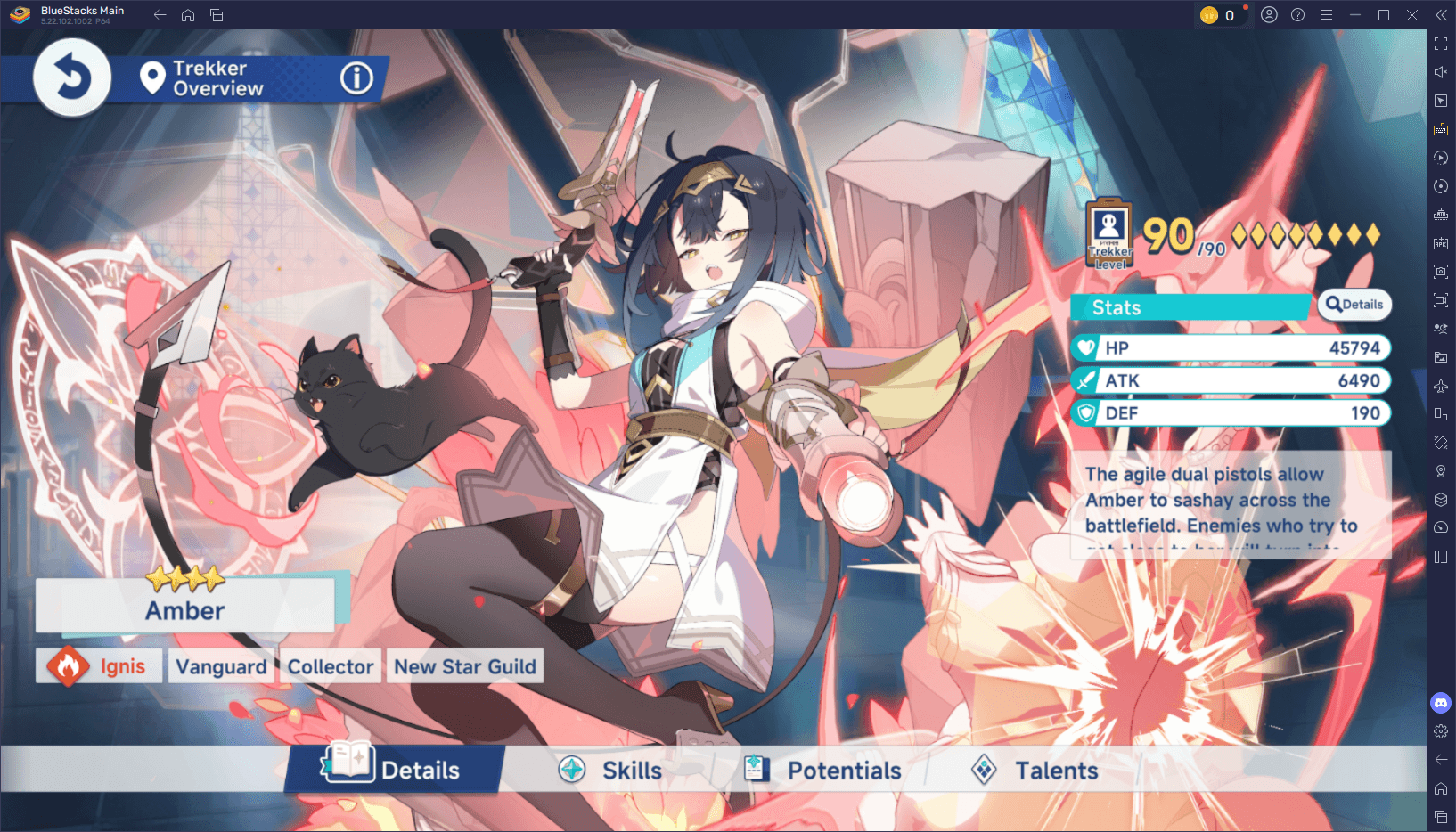Open the hamburger menu in the title bar
The height and width of the screenshot is (832, 1456).
pyautogui.click(x=1327, y=14)
